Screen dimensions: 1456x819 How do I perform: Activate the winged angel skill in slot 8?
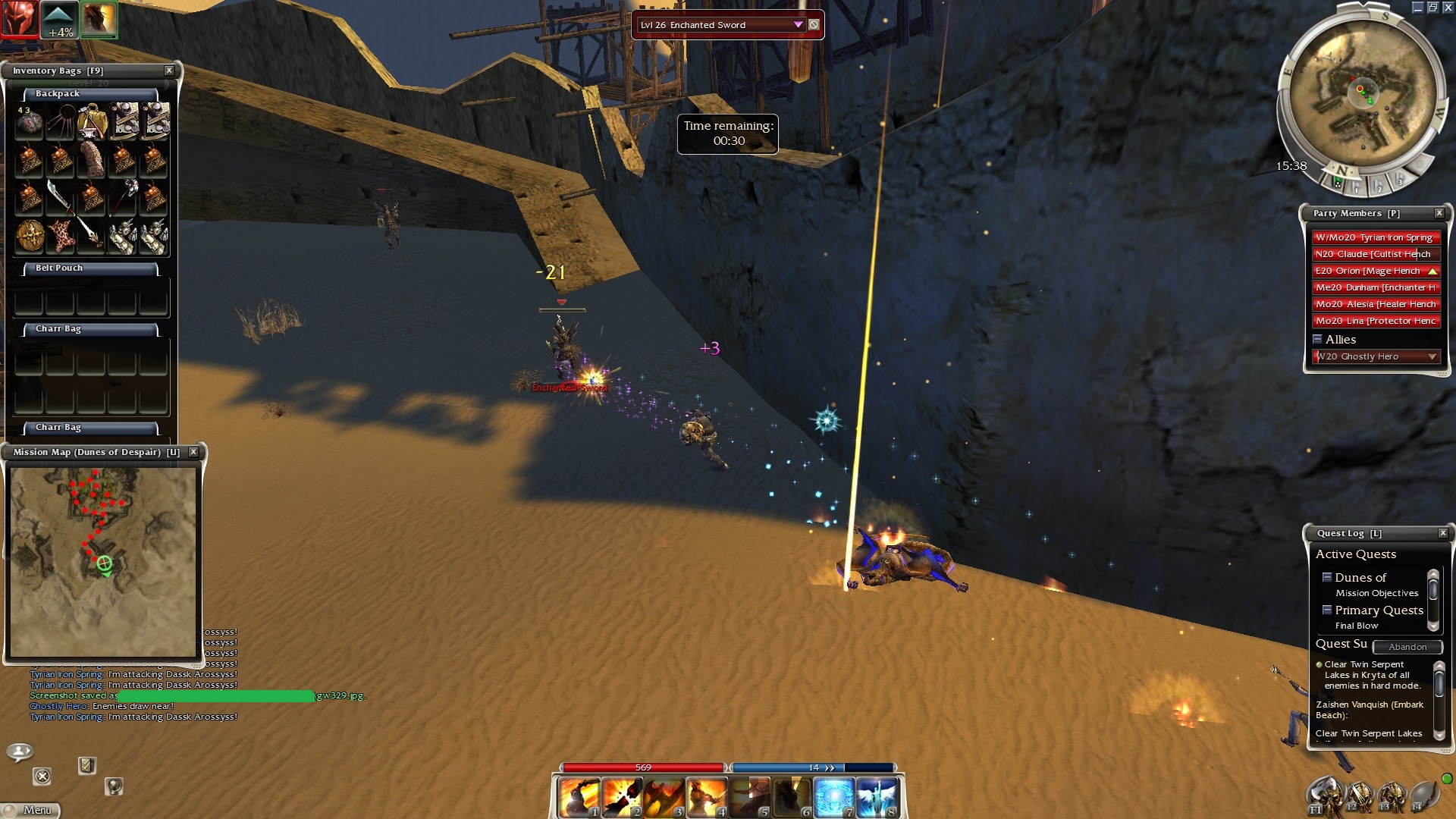tap(877, 799)
